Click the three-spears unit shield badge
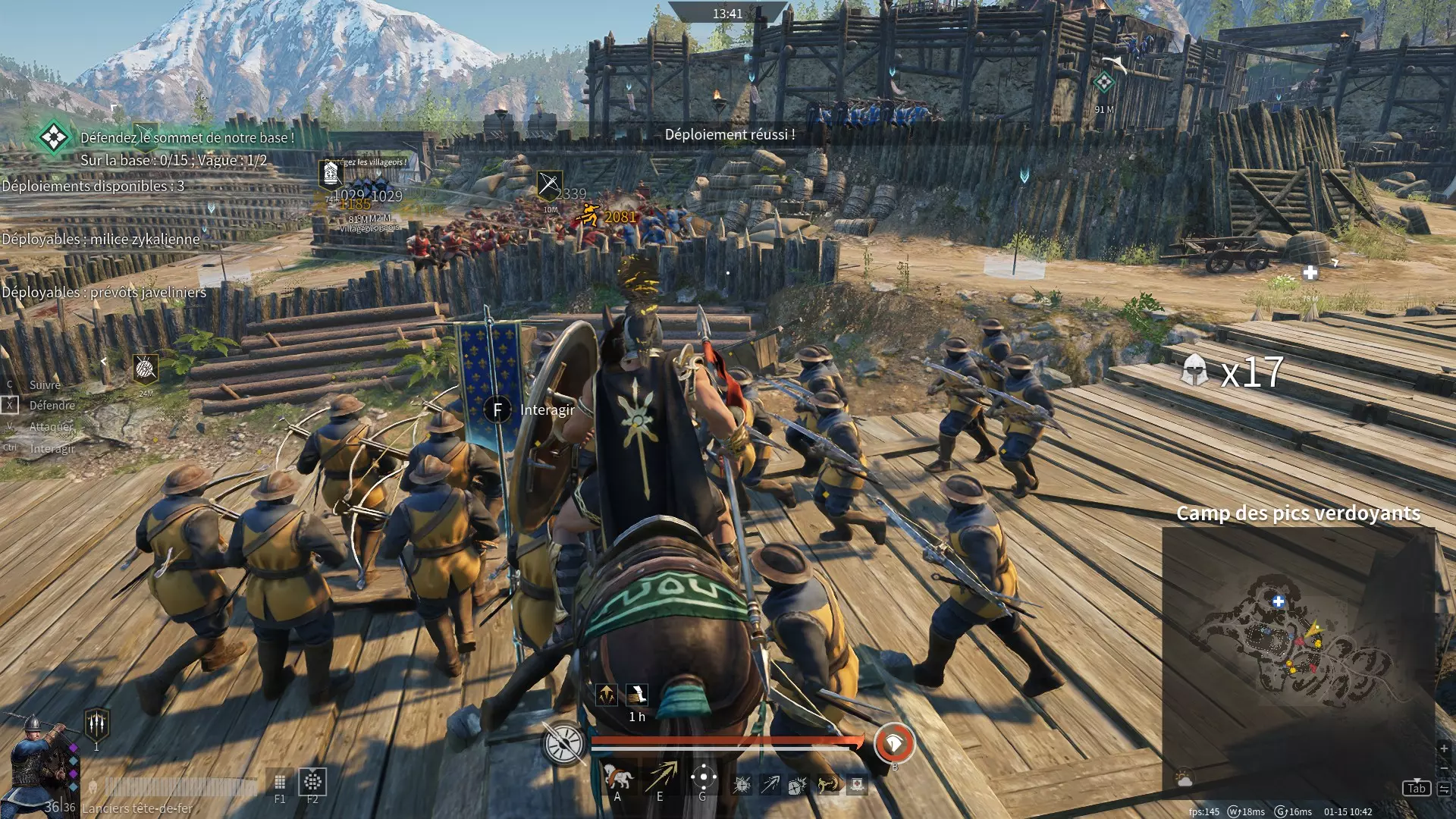This screenshot has width=1456, height=819. point(97,724)
